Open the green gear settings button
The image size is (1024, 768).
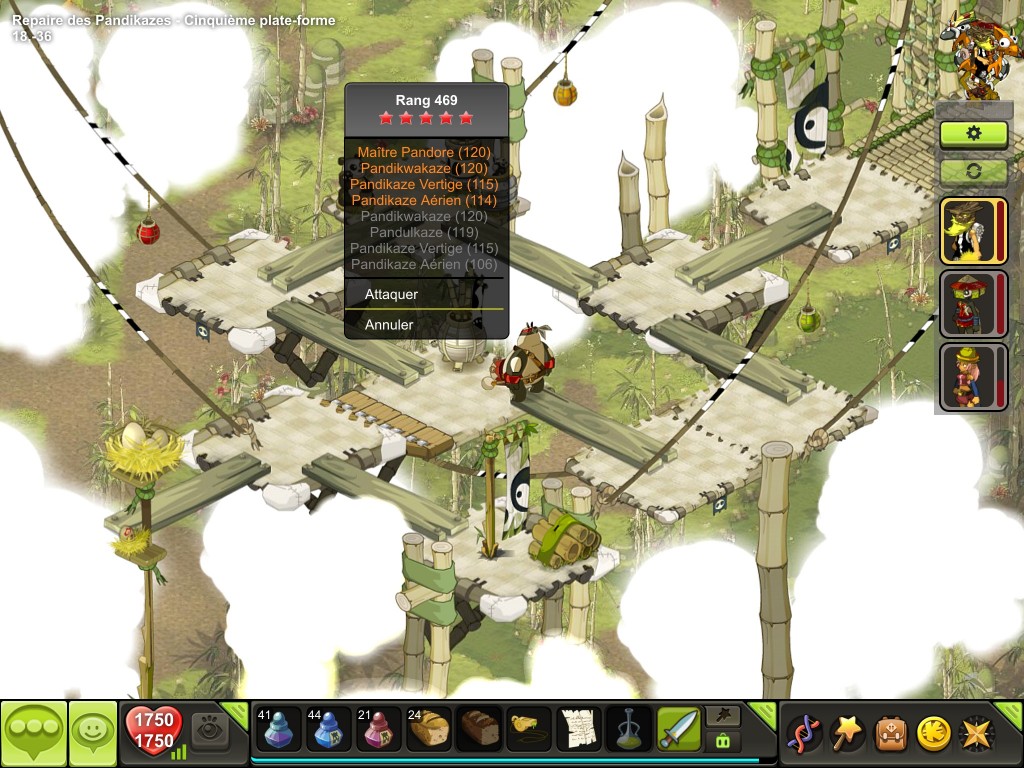[x=973, y=134]
